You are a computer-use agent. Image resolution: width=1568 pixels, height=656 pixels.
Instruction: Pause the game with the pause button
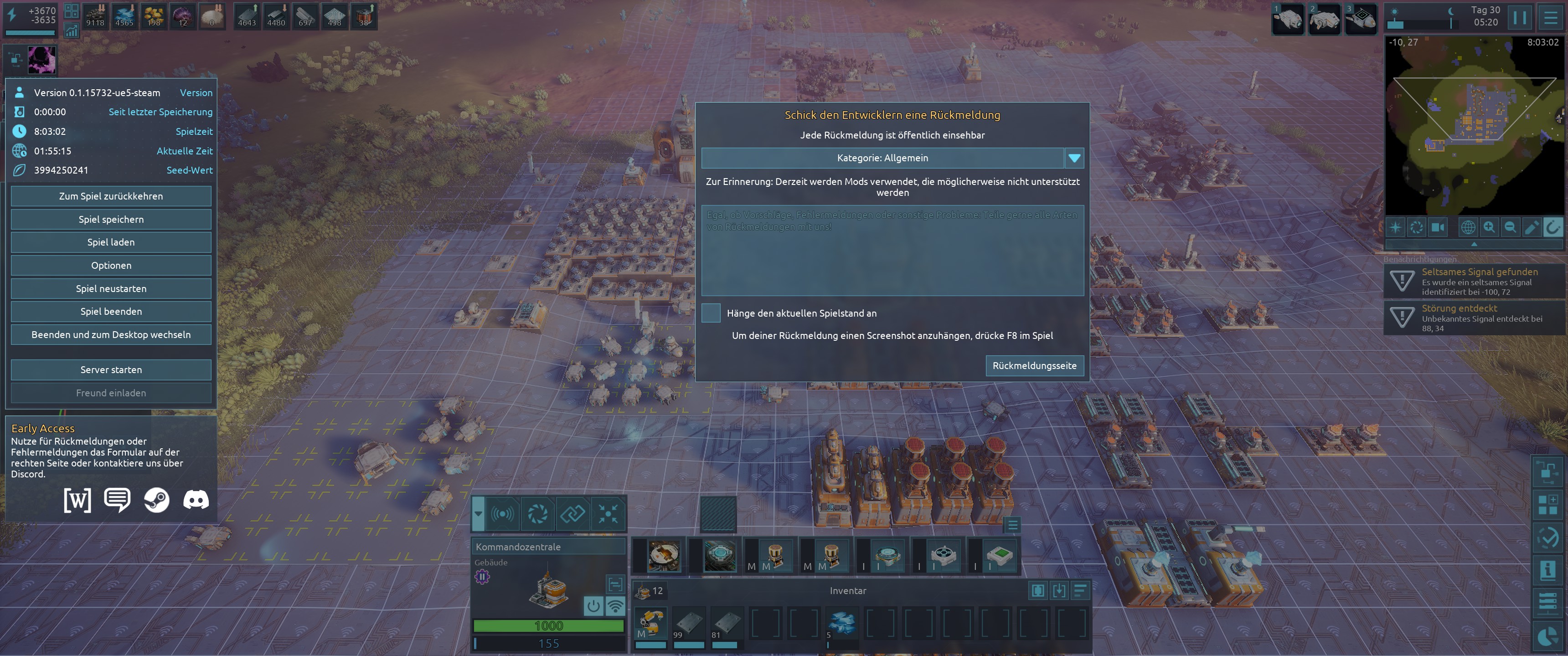[1519, 17]
